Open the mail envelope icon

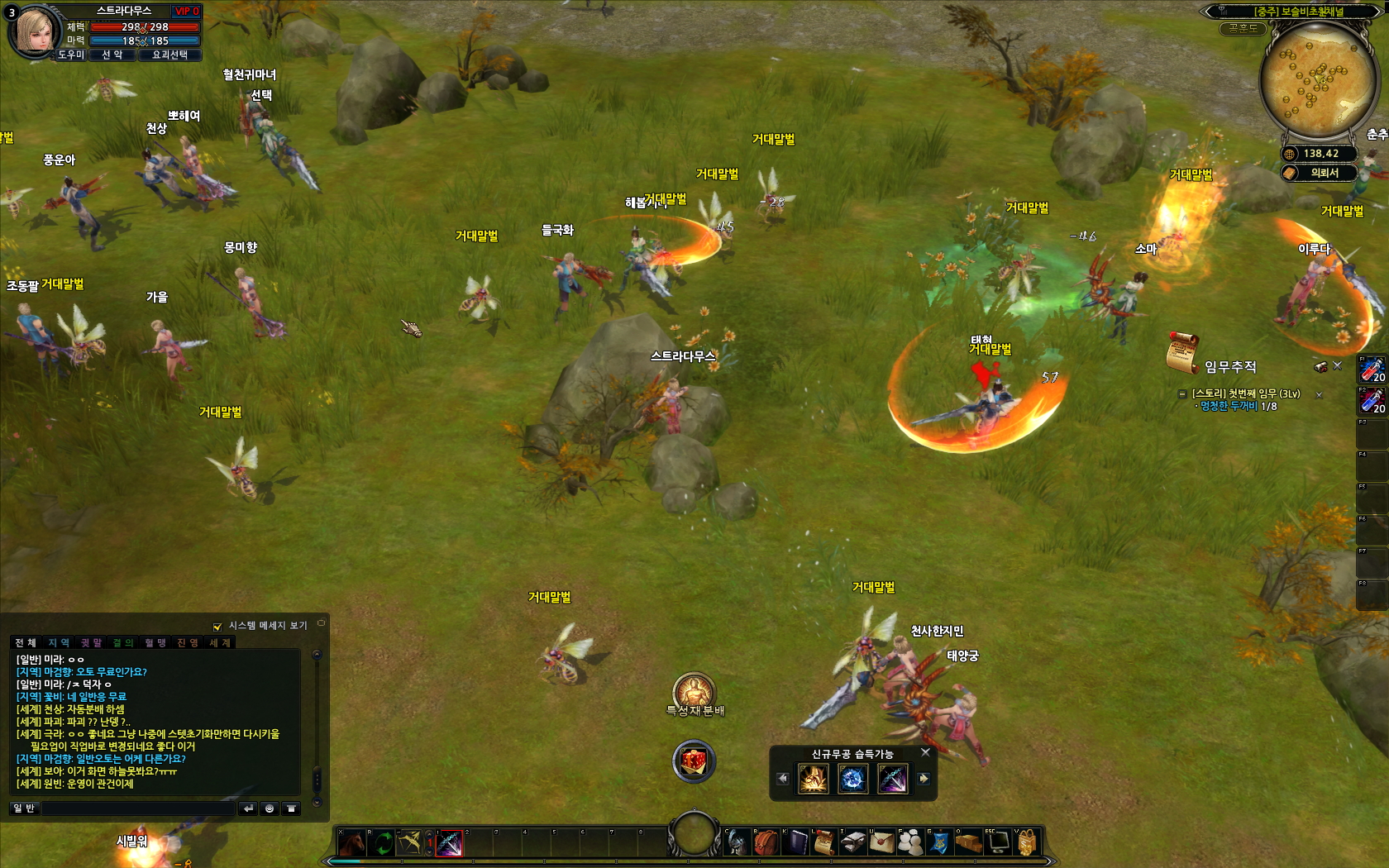(x=881, y=842)
